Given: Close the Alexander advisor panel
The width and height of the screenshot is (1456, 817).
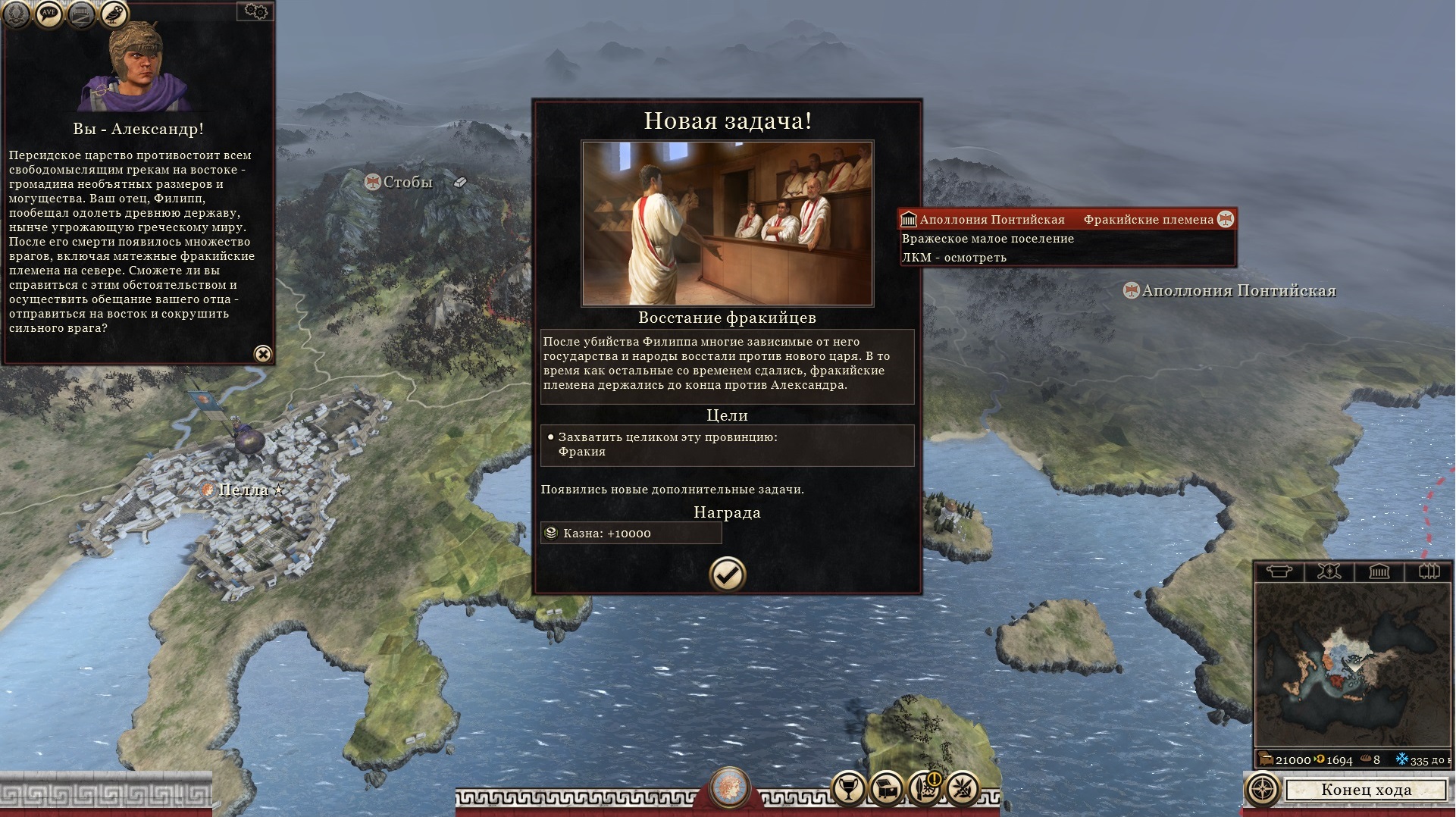Looking at the screenshot, I should tap(262, 354).
